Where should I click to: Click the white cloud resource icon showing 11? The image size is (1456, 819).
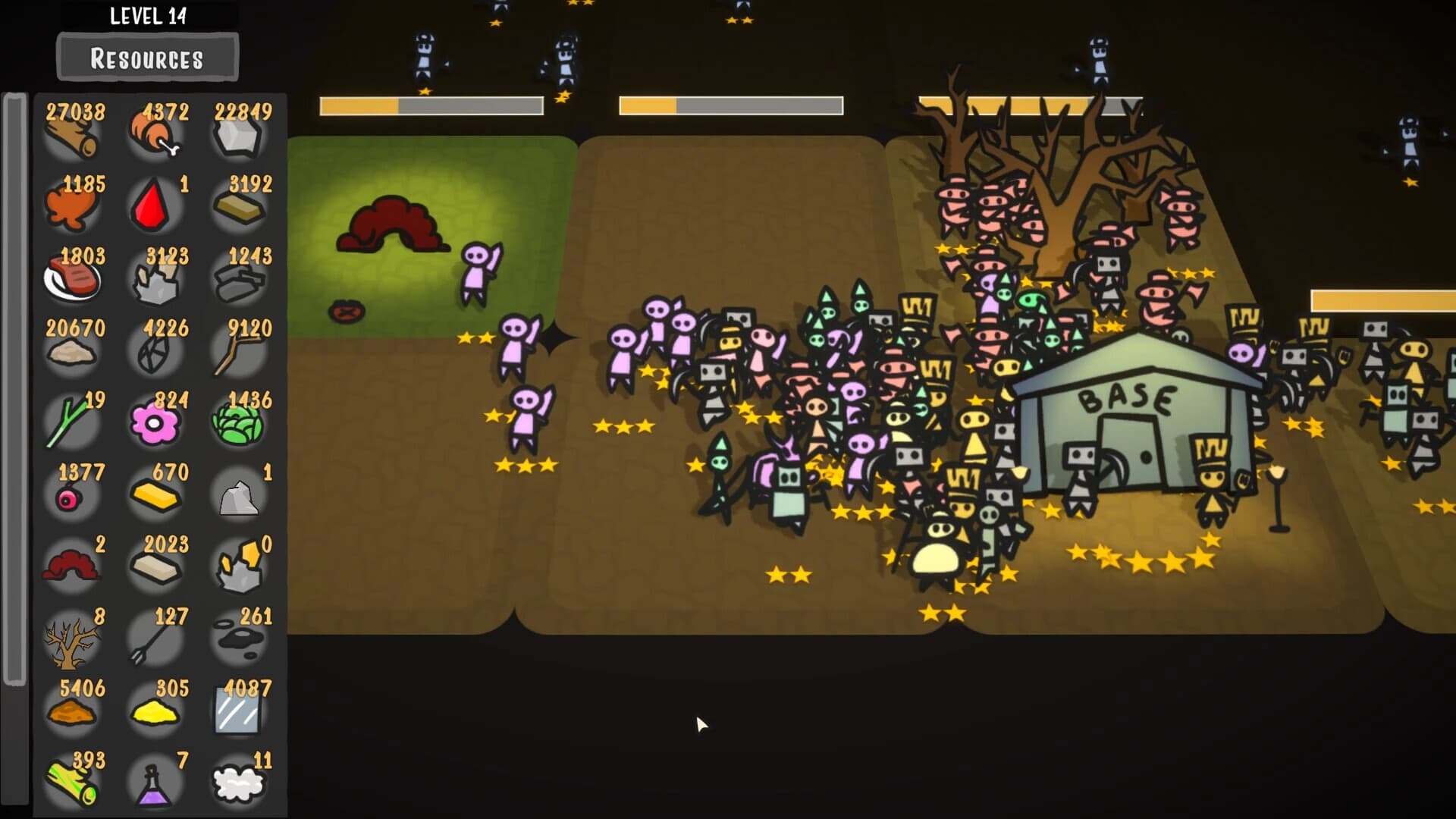click(239, 785)
